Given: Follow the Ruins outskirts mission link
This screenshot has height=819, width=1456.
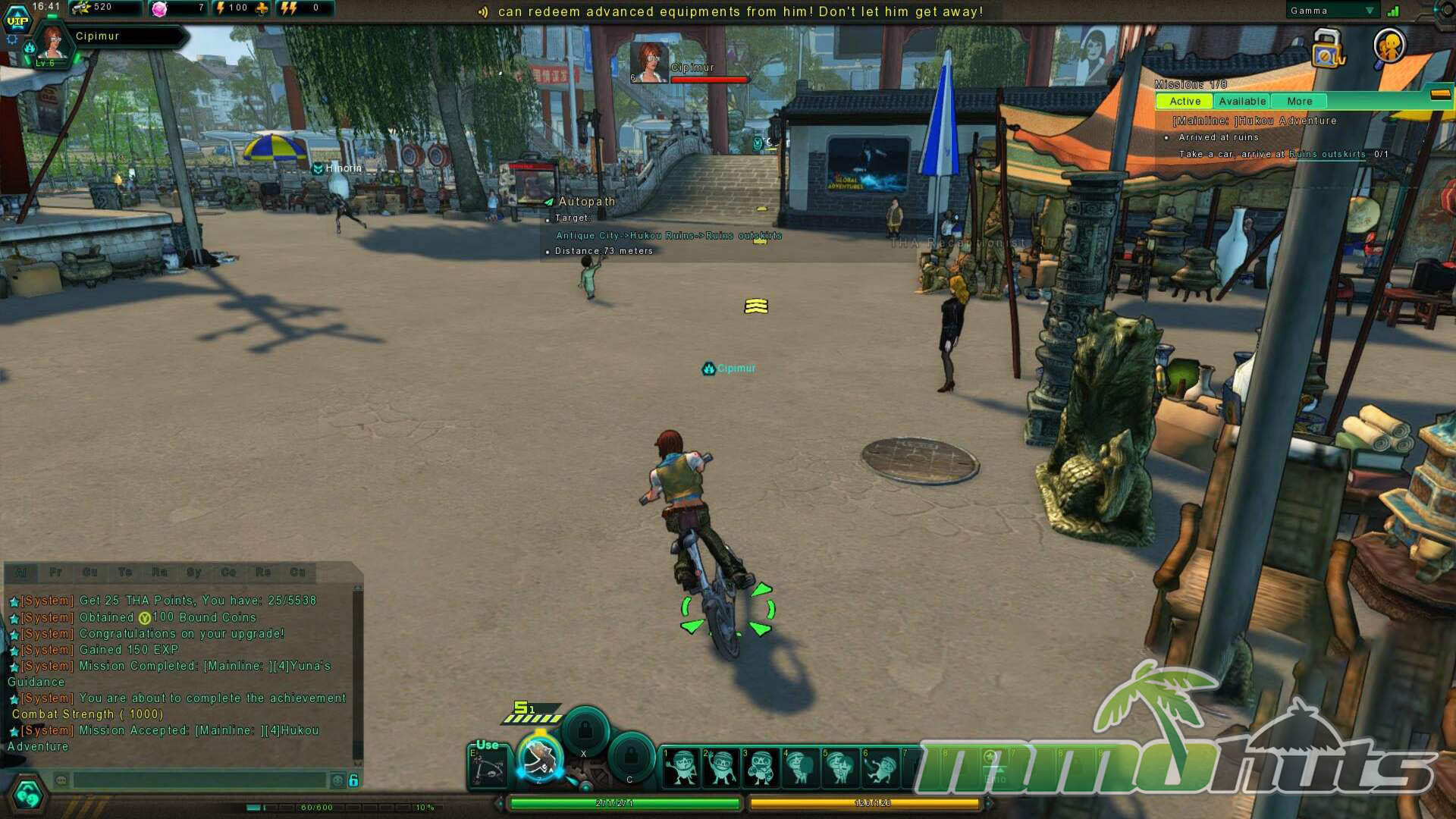Looking at the screenshot, I should click(1327, 155).
